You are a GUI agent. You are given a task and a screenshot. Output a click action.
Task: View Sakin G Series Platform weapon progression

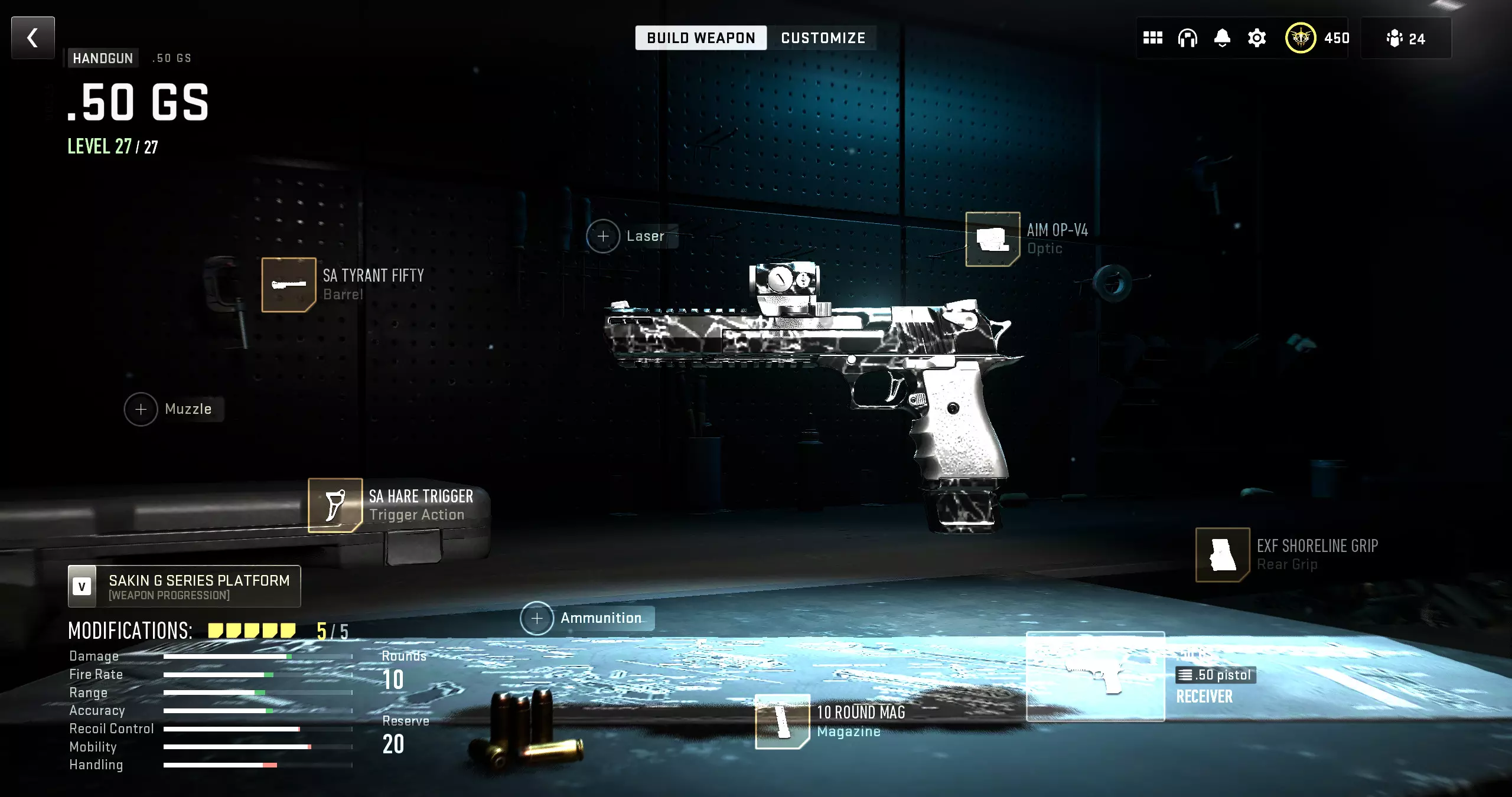coord(184,587)
